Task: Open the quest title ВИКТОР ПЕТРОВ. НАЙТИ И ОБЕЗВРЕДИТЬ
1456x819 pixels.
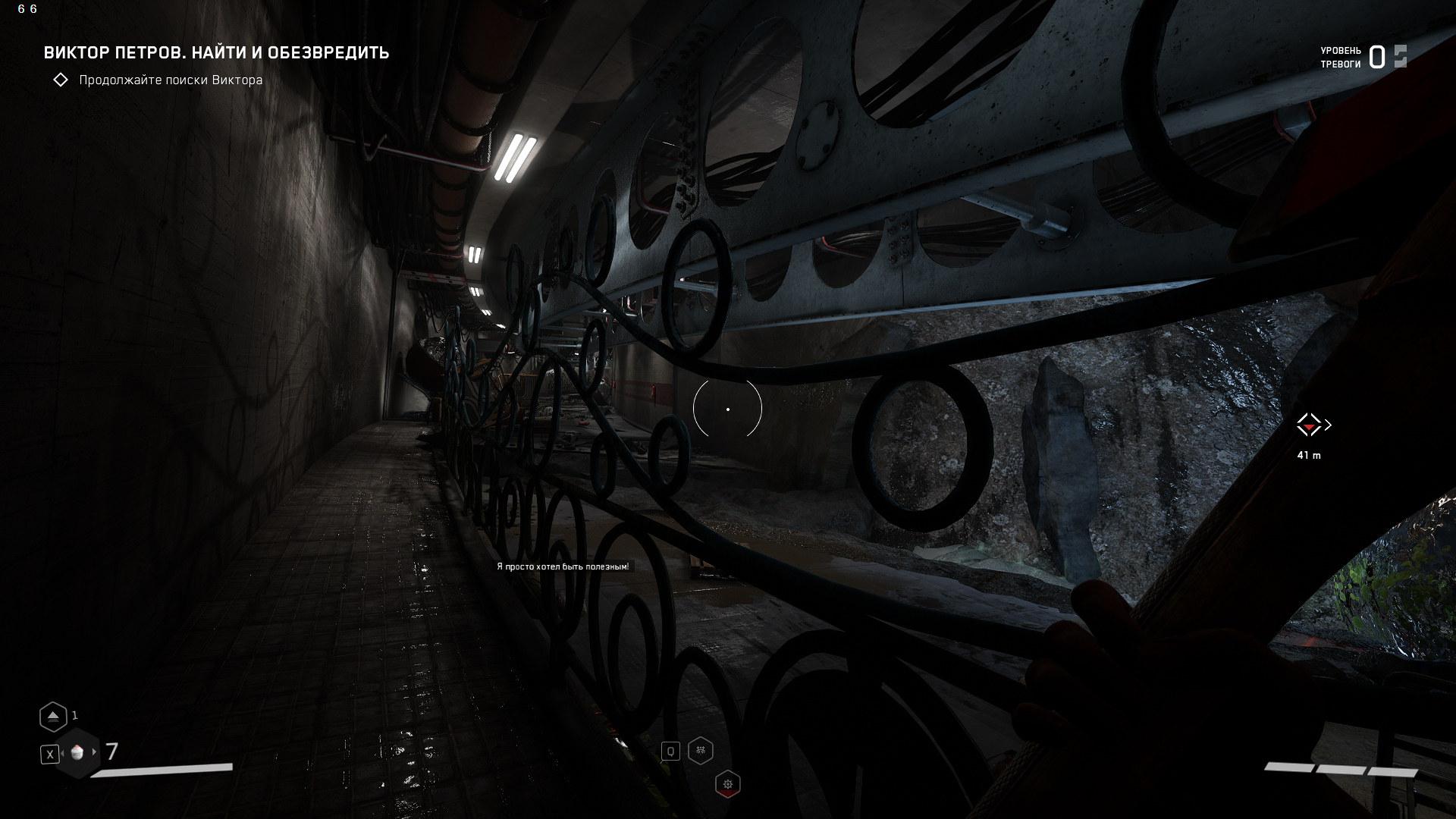Action: [x=217, y=53]
